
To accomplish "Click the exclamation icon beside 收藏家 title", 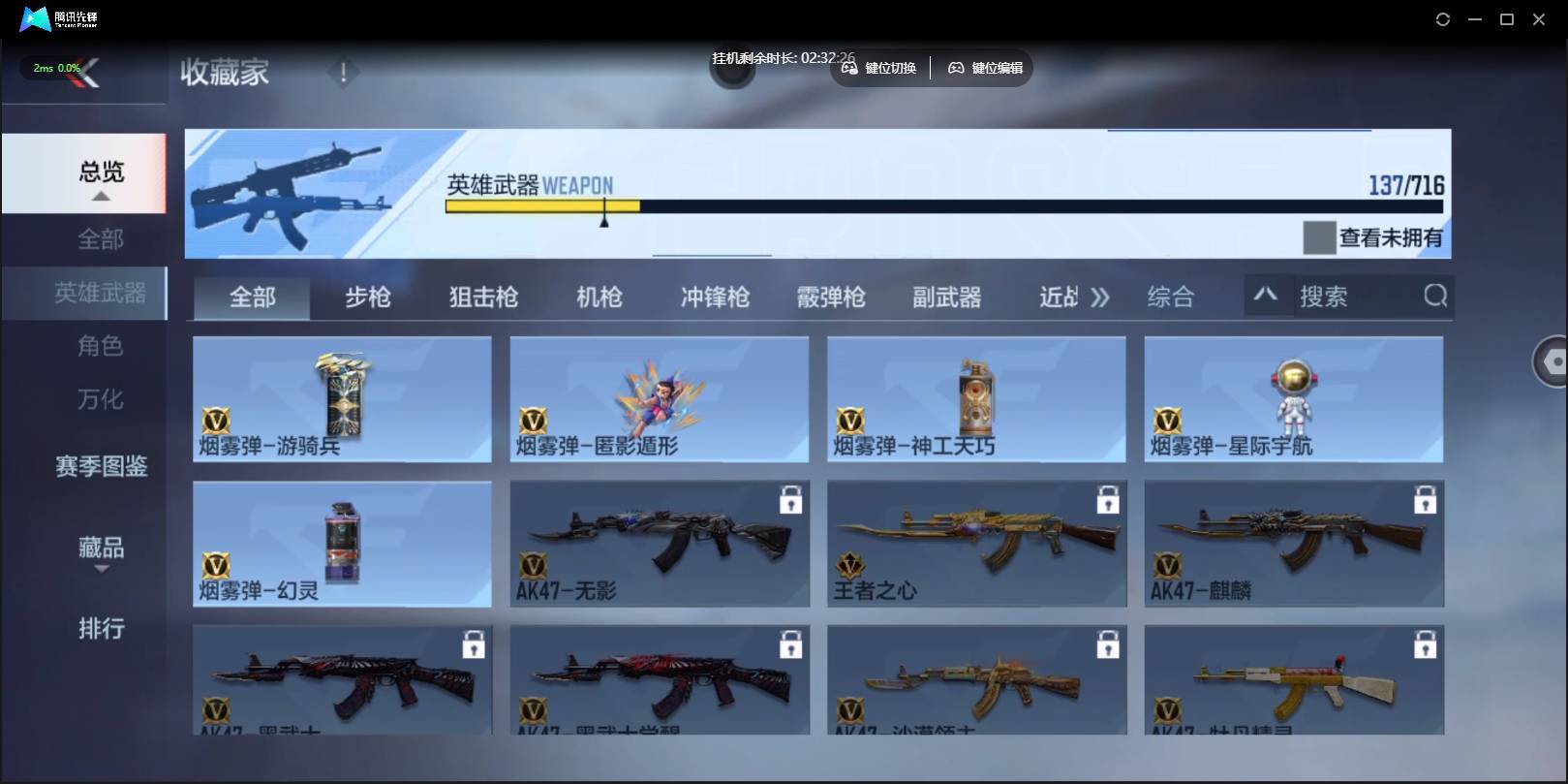I will [x=343, y=71].
